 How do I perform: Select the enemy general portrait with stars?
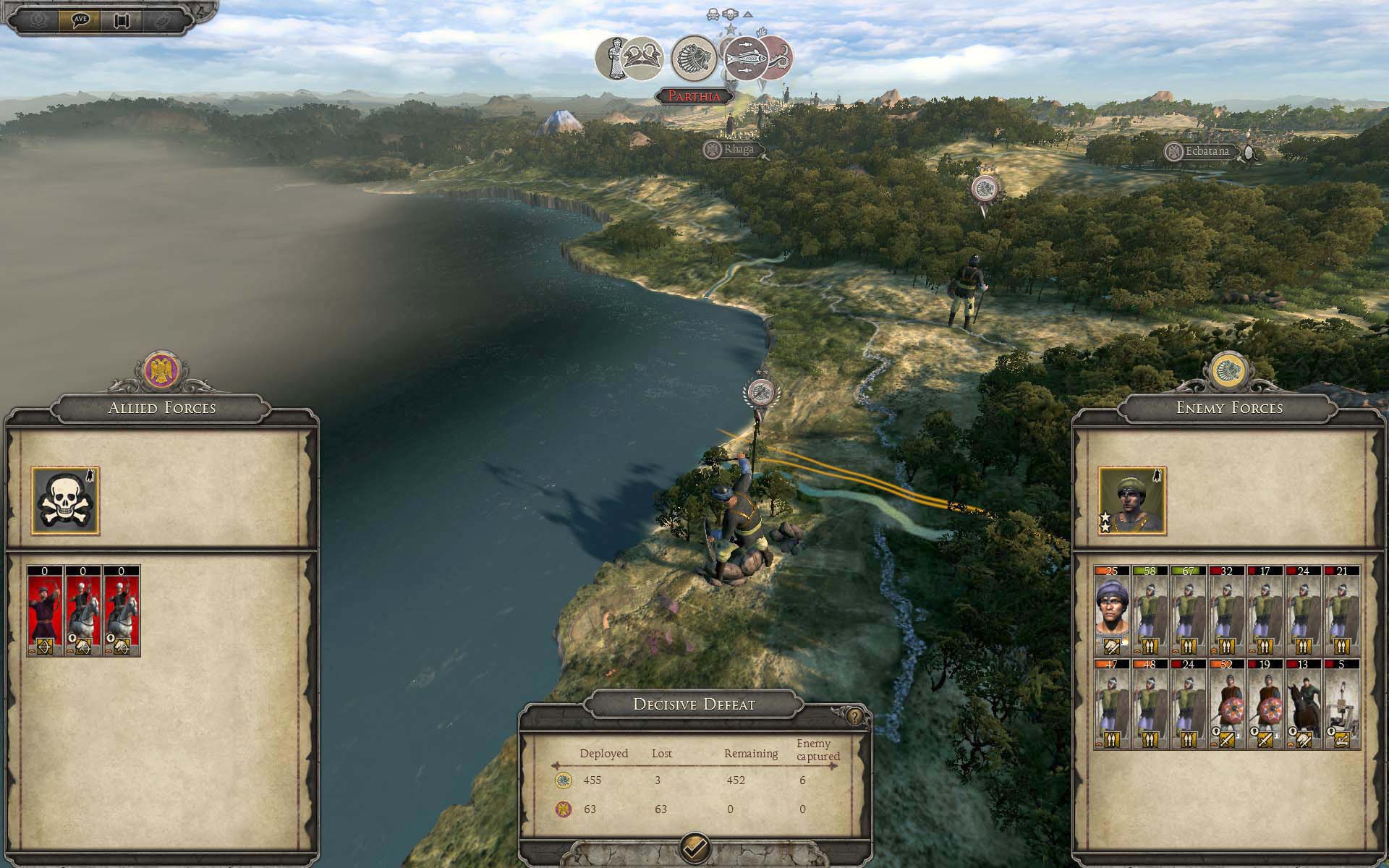click(1132, 501)
